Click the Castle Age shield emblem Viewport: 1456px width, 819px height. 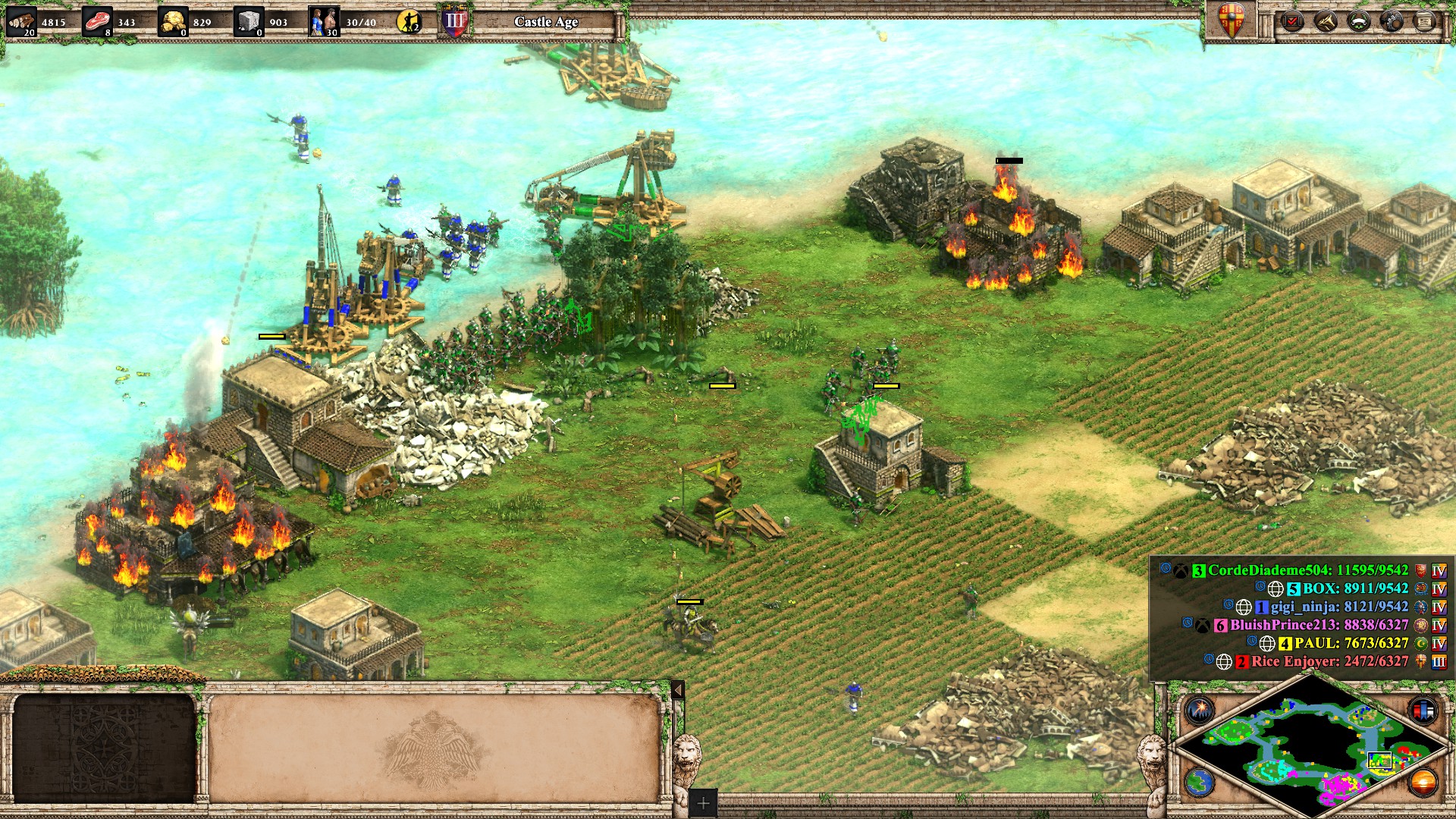coord(454,21)
